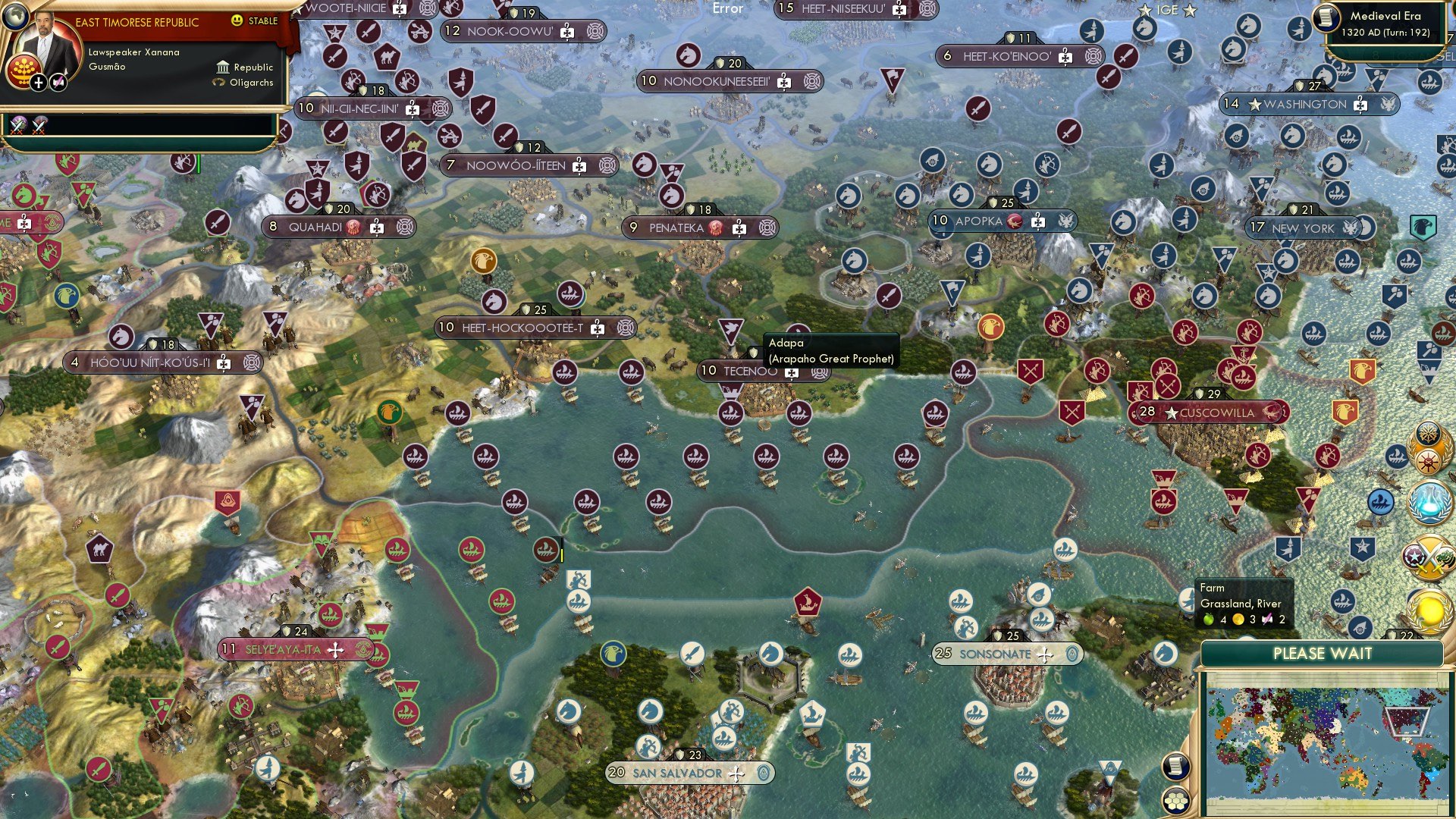Select the East Timorese civilization emblem
Screen dimensions: 1456x819
tap(24, 71)
